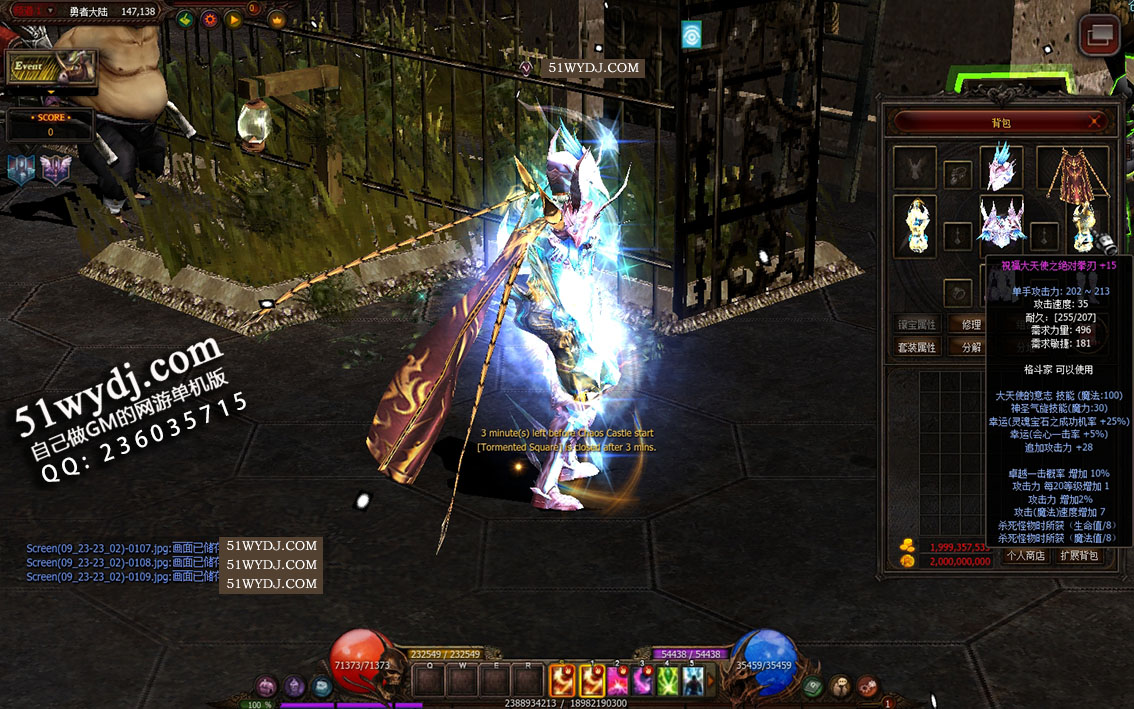Select the equipped chest armor slot
Viewport: 1134px width, 709px height.
click(1000, 223)
